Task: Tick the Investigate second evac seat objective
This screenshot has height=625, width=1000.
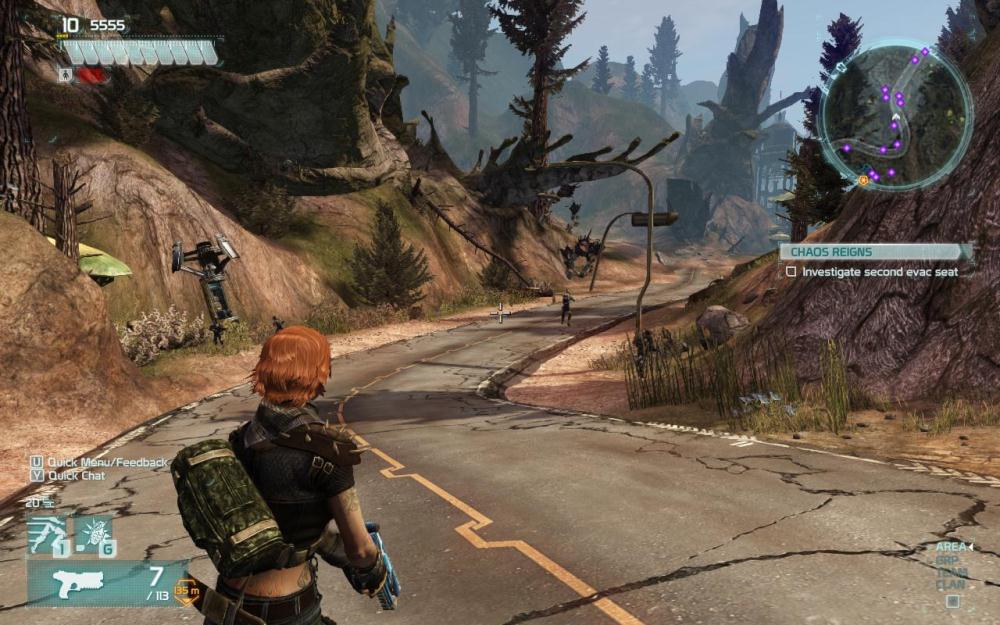Action: (791, 271)
